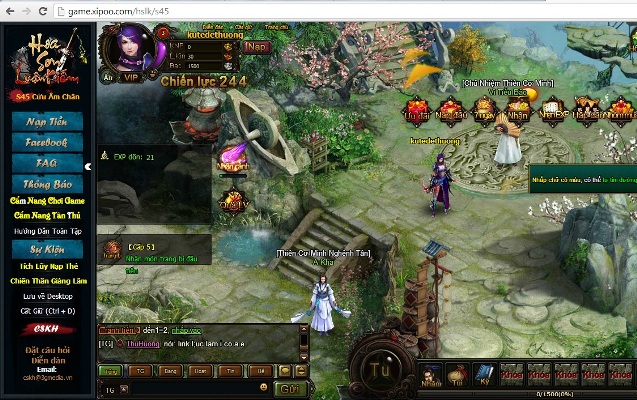Send the chat message with Gửi
This screenshot has height=400, width=637.
290,388
